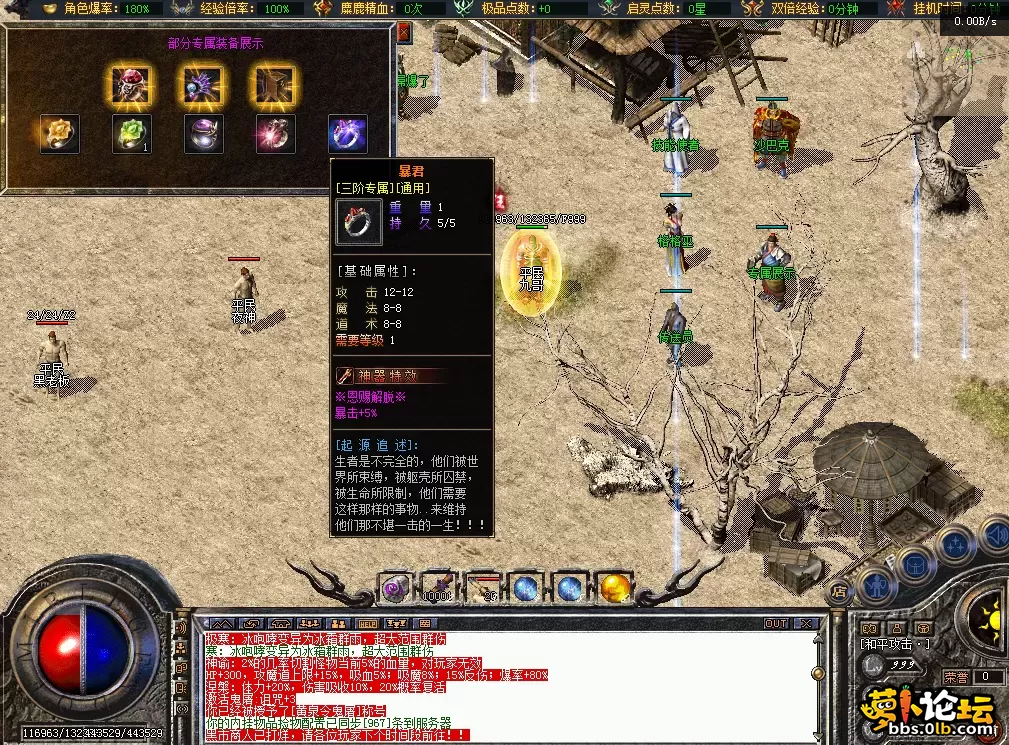Close the chat box with X

coord(806,624)
